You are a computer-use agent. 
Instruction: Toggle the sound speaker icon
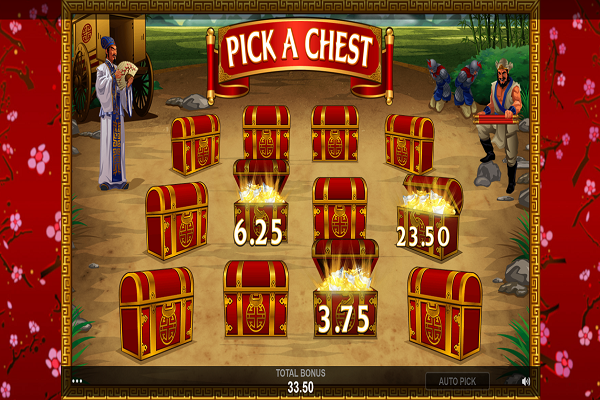click(526, 381)
